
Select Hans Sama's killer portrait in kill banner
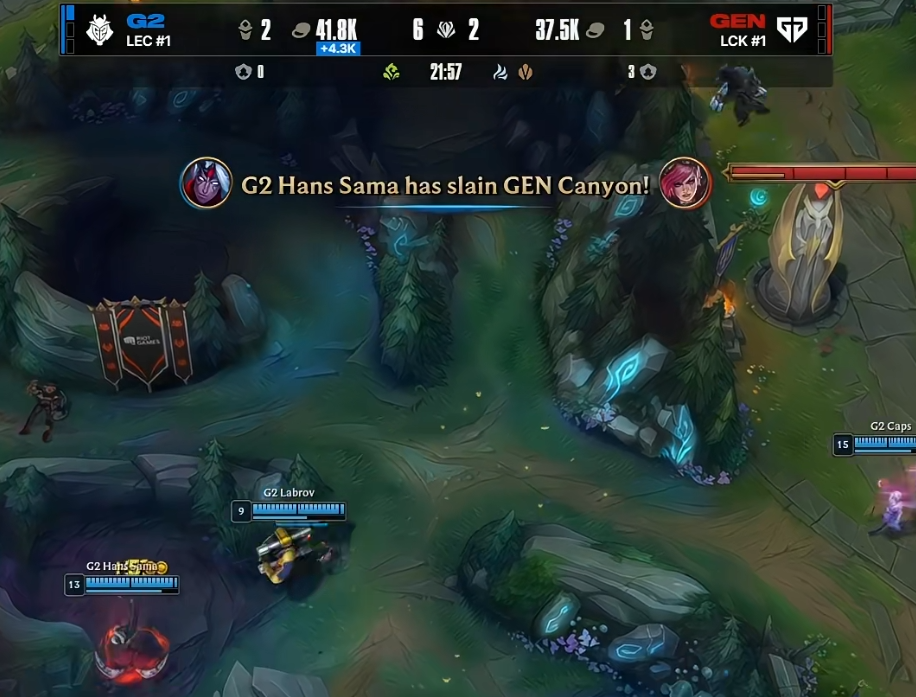206,183
